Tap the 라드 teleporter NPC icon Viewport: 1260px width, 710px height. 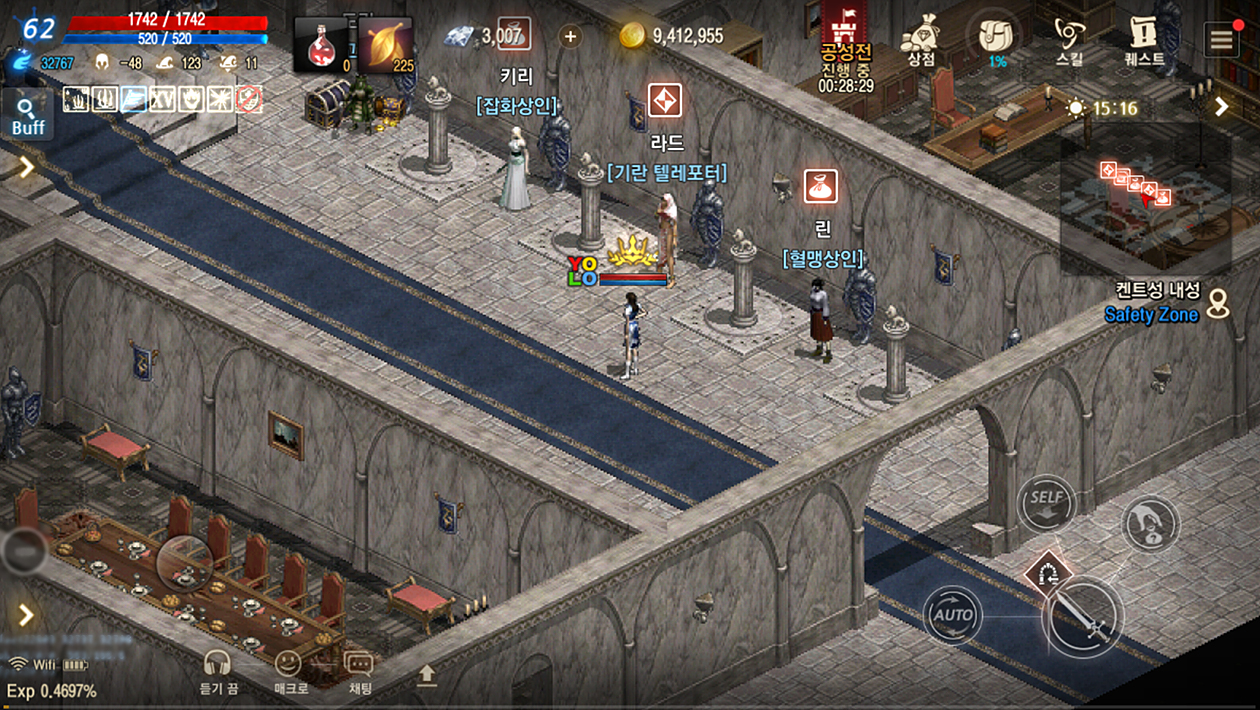[665, 101]
